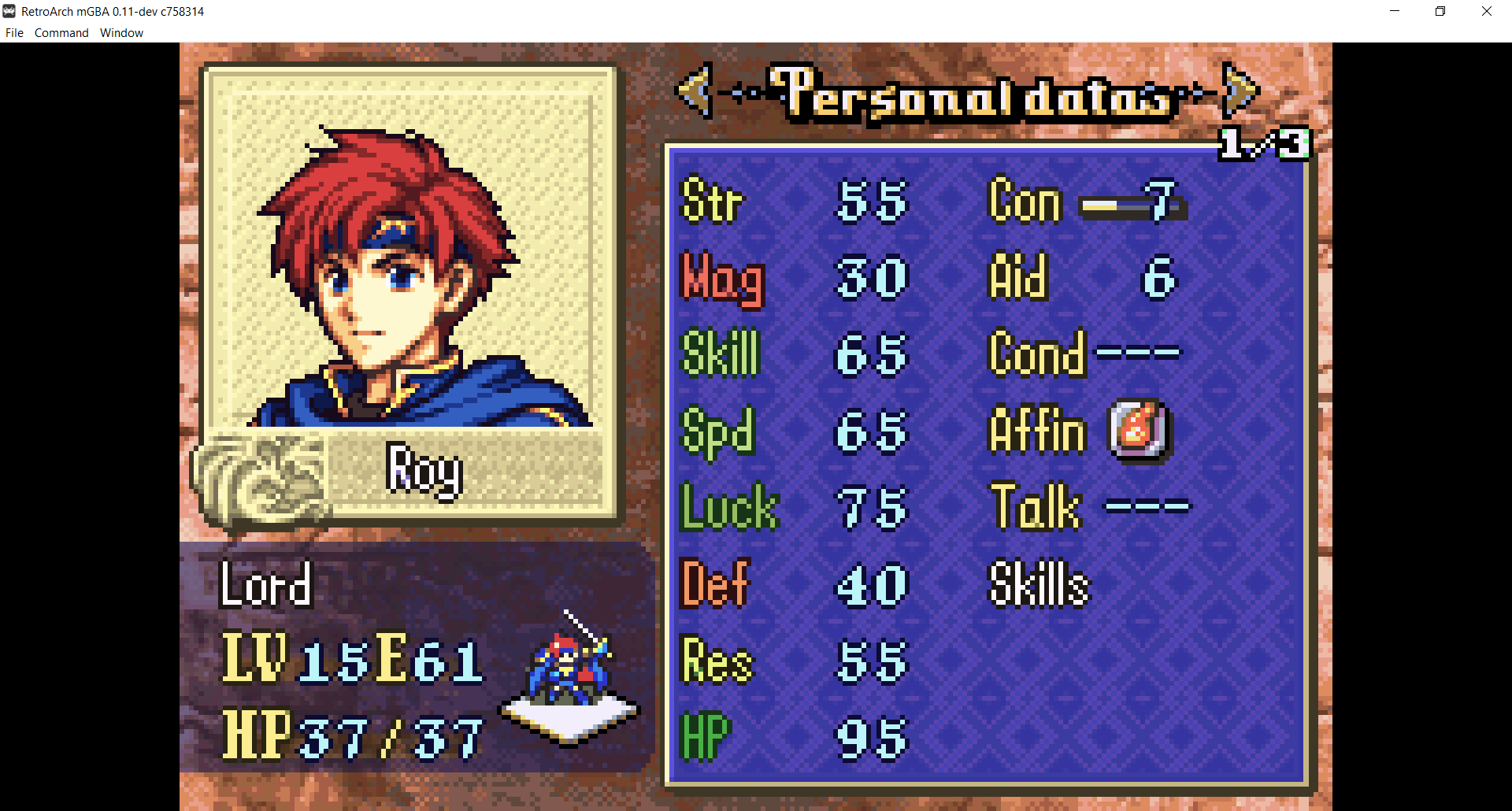The image size is (1512, 811).
Task: Go to previous page with left arrow
Action: pos(695,91)
